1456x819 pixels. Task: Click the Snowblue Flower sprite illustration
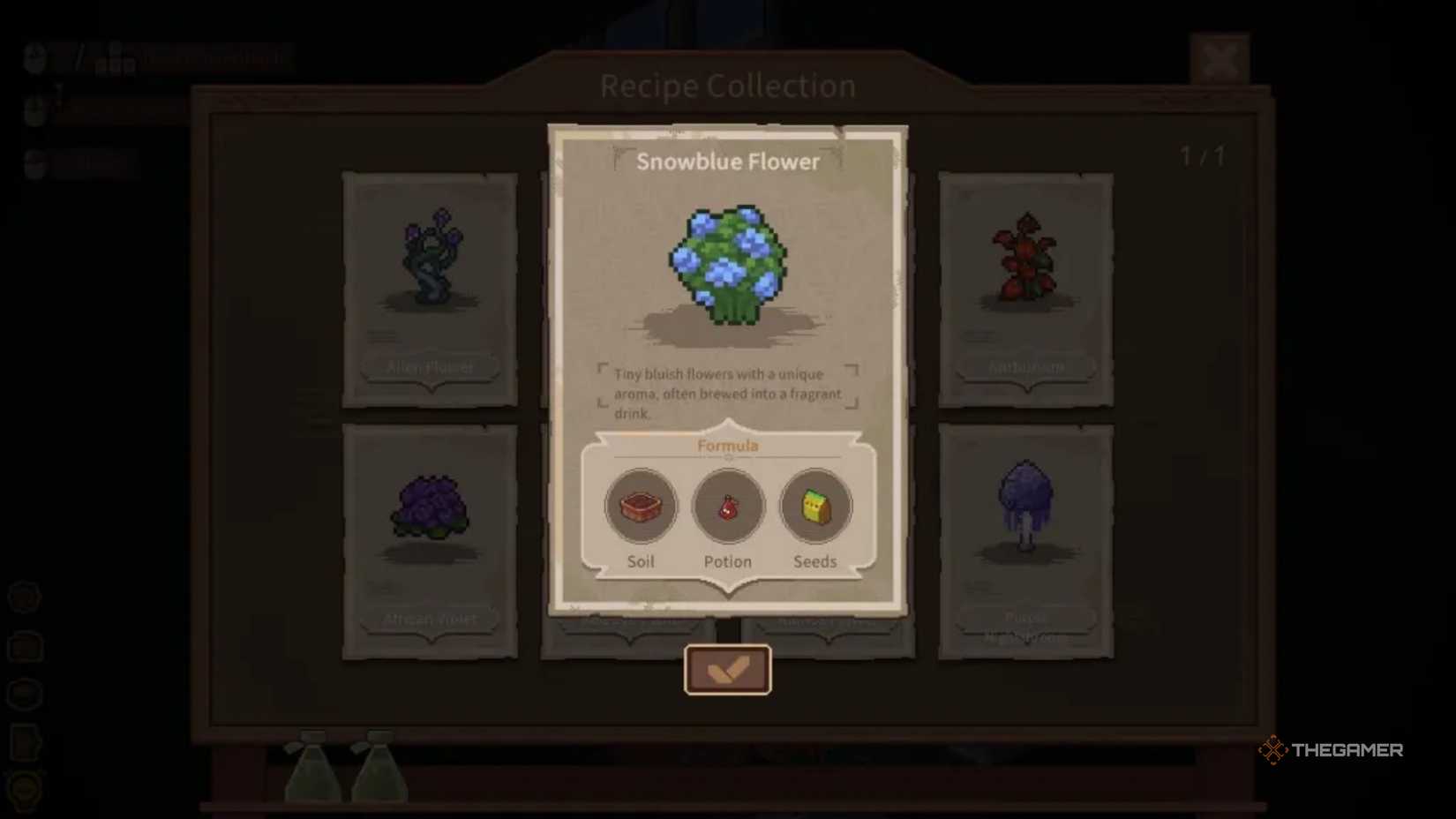(x=727, y=265)
